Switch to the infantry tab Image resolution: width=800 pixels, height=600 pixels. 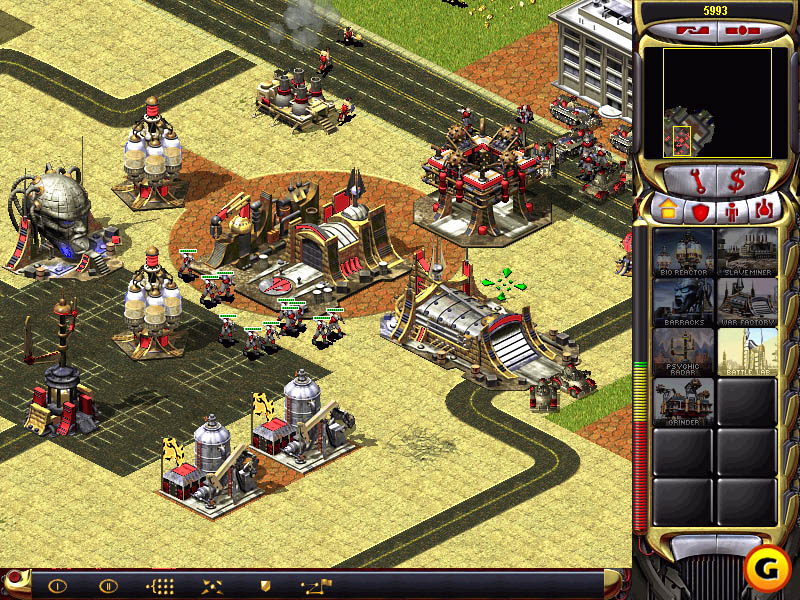click(731, 210)
